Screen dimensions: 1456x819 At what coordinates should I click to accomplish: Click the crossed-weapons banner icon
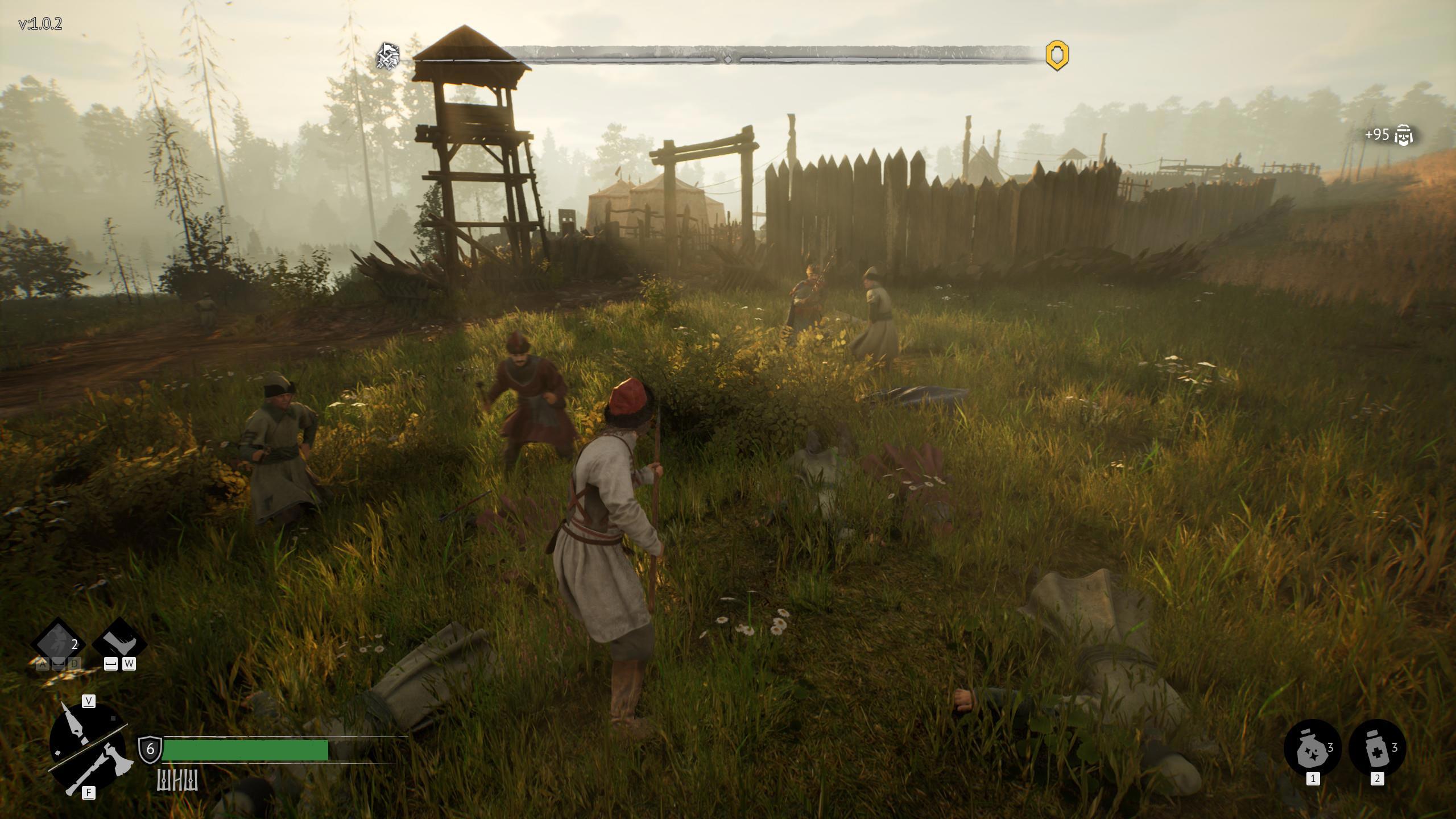point(387,56)
